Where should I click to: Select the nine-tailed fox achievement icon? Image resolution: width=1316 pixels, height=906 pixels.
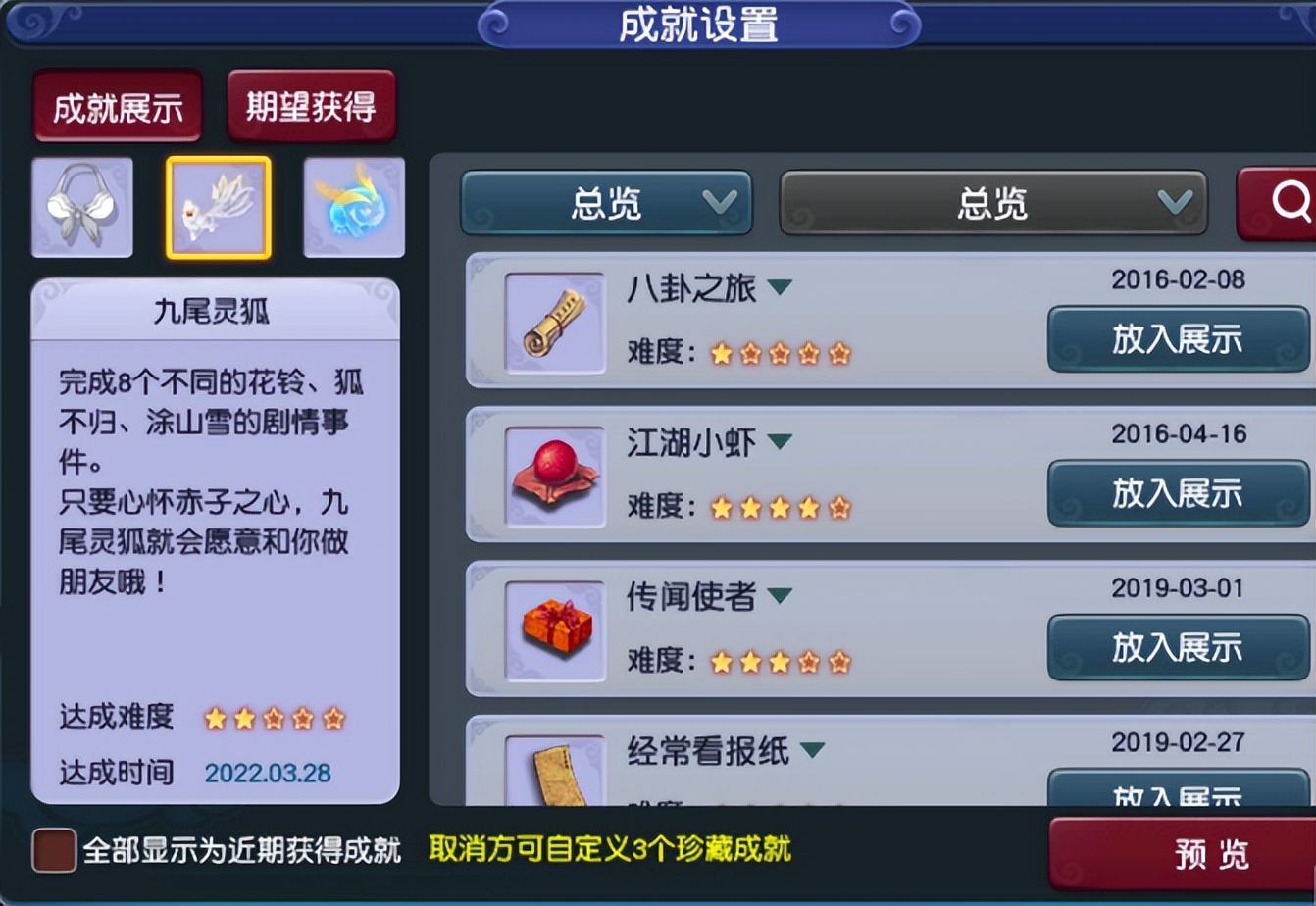pyautogui.click(x=218, y=206)
